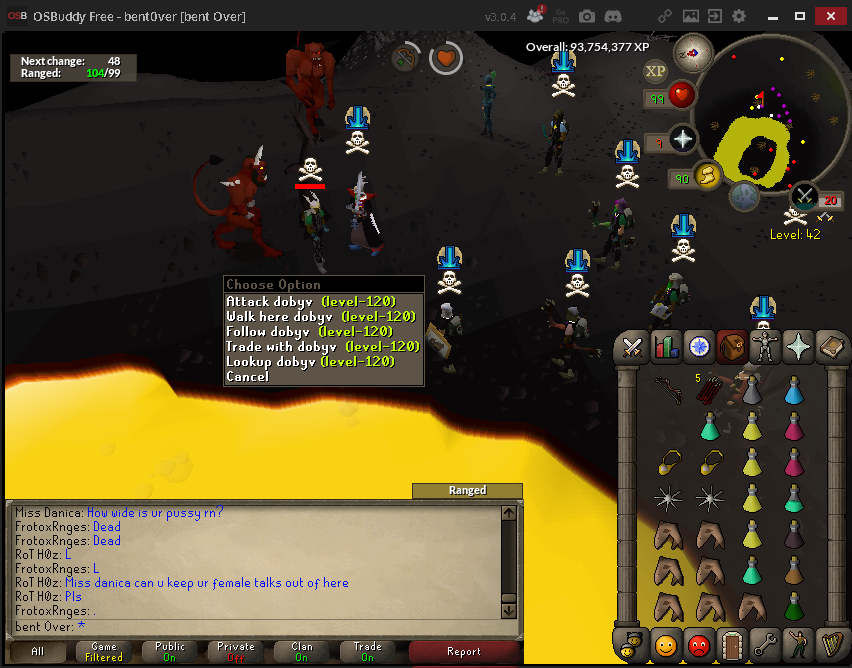The width and height of the screenshot is (852, 668).
Task: Pick Trade with dobyv
Action: pyautogui.click(x=322, y=346)
